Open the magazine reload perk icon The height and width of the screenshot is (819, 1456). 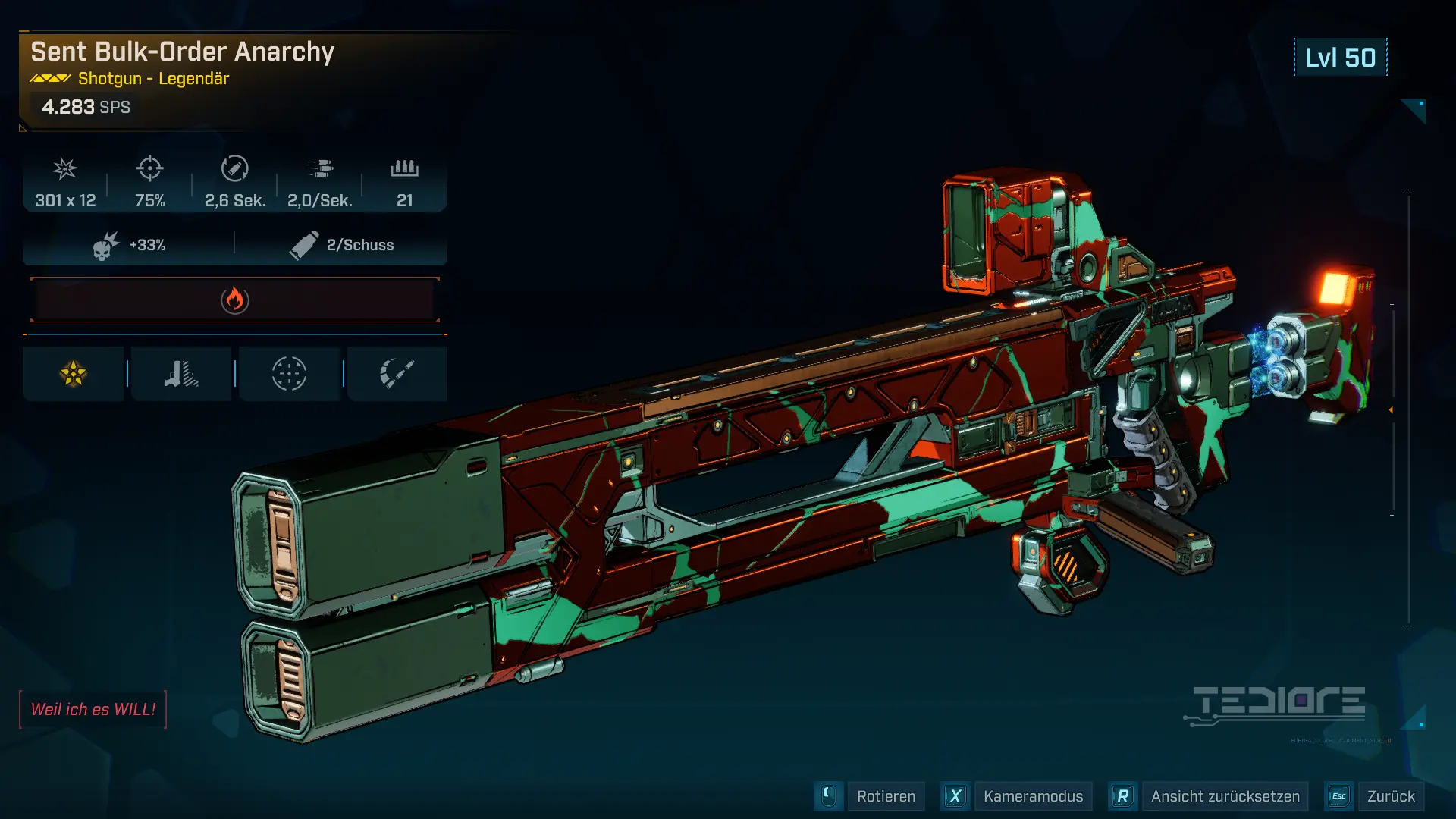point(397,374)
